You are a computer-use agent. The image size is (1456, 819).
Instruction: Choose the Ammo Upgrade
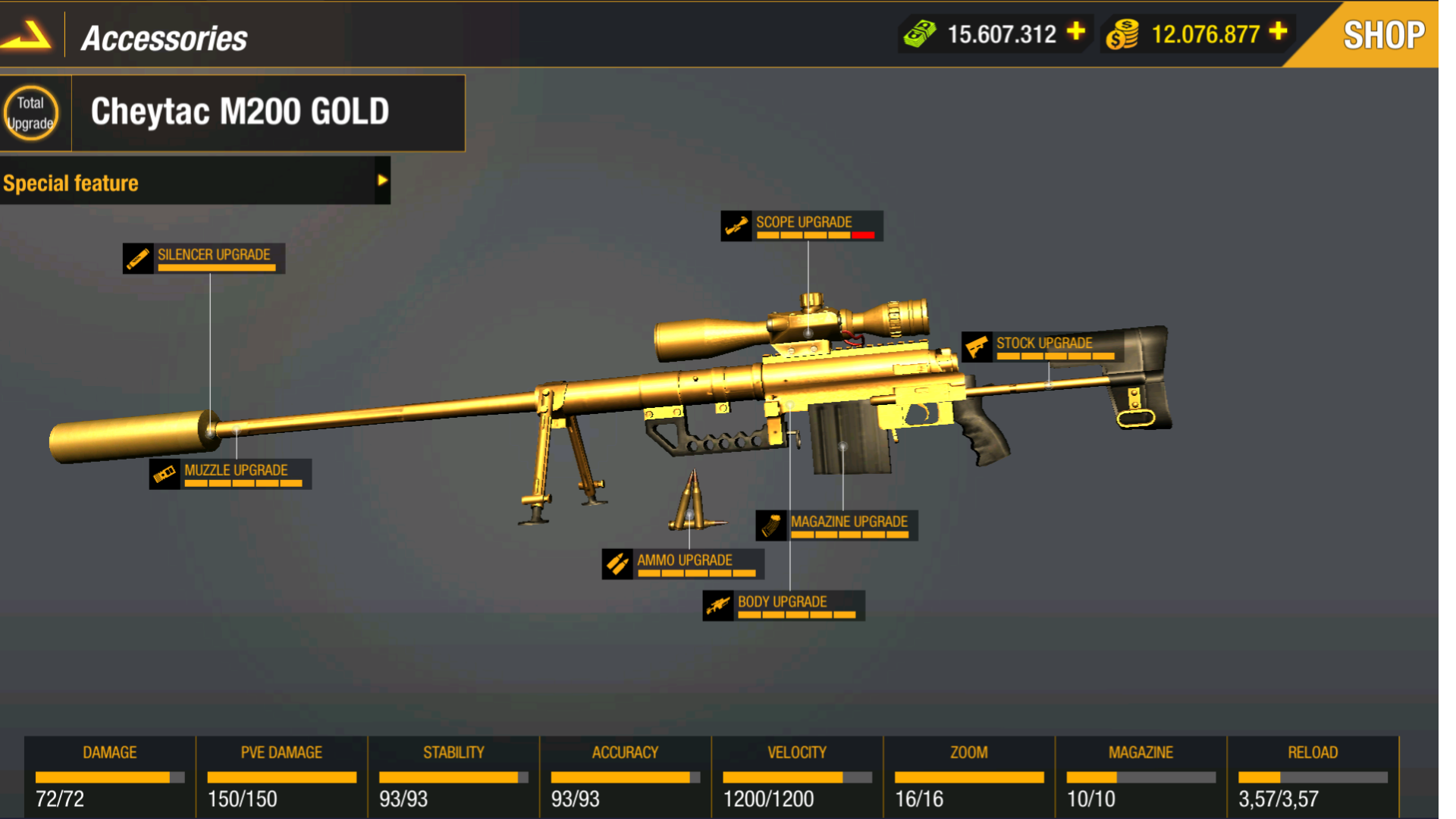682,563
